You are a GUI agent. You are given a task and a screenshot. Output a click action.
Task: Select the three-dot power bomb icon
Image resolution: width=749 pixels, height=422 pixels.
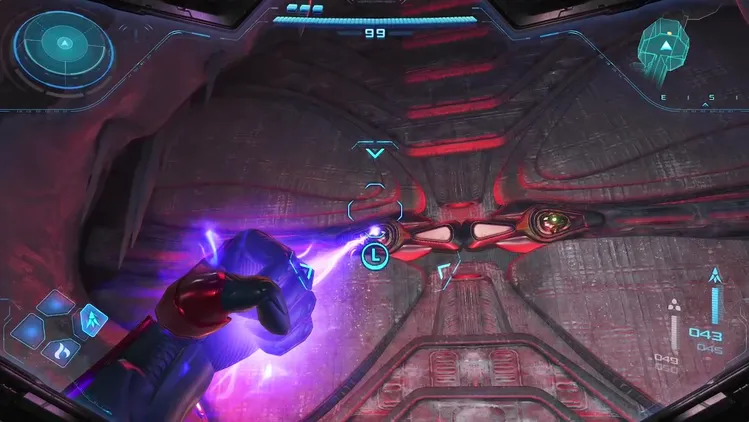click(x=674, y=305)
